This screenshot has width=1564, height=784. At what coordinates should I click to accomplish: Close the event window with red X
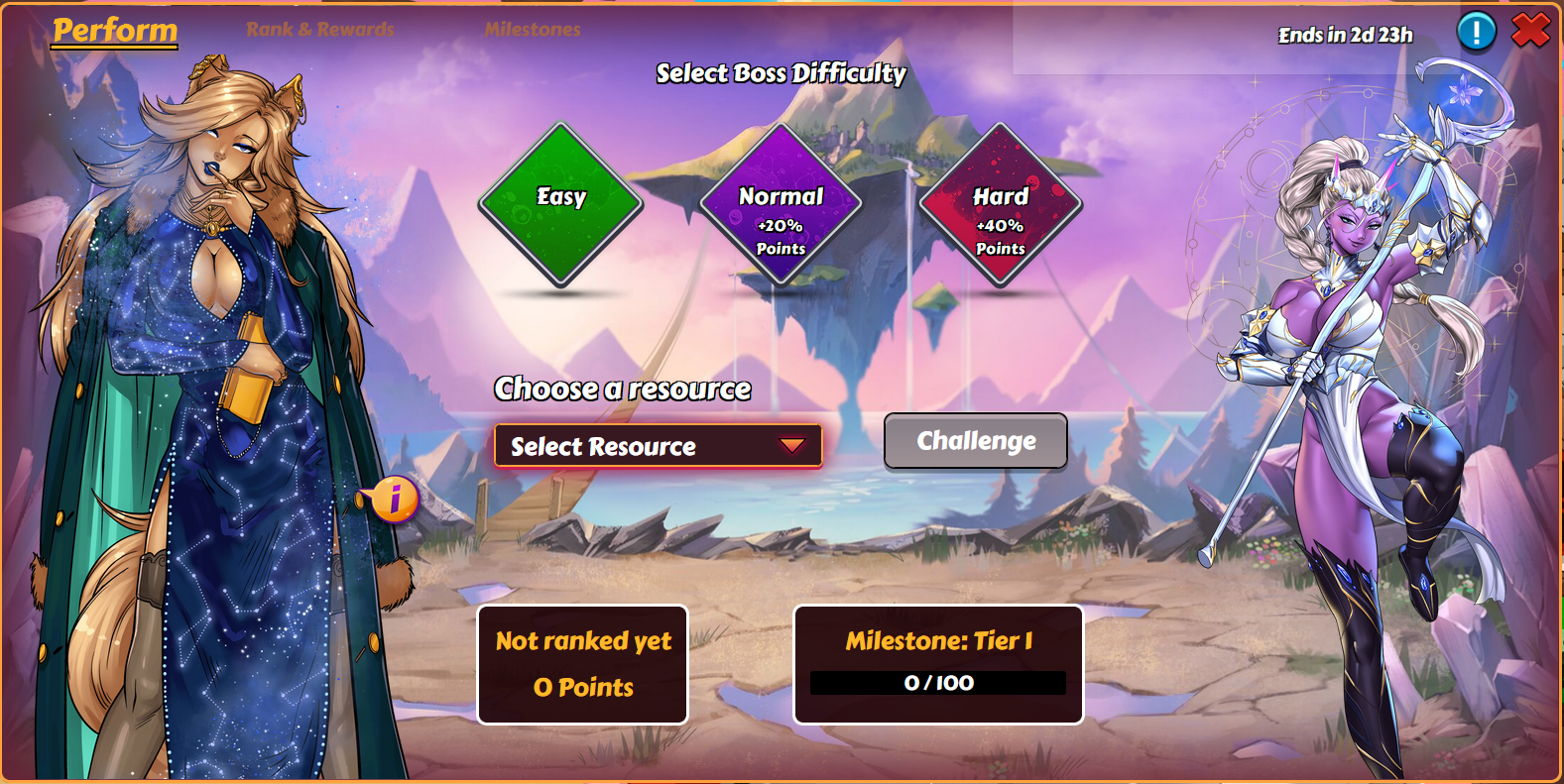click(x=1530, y=31)
